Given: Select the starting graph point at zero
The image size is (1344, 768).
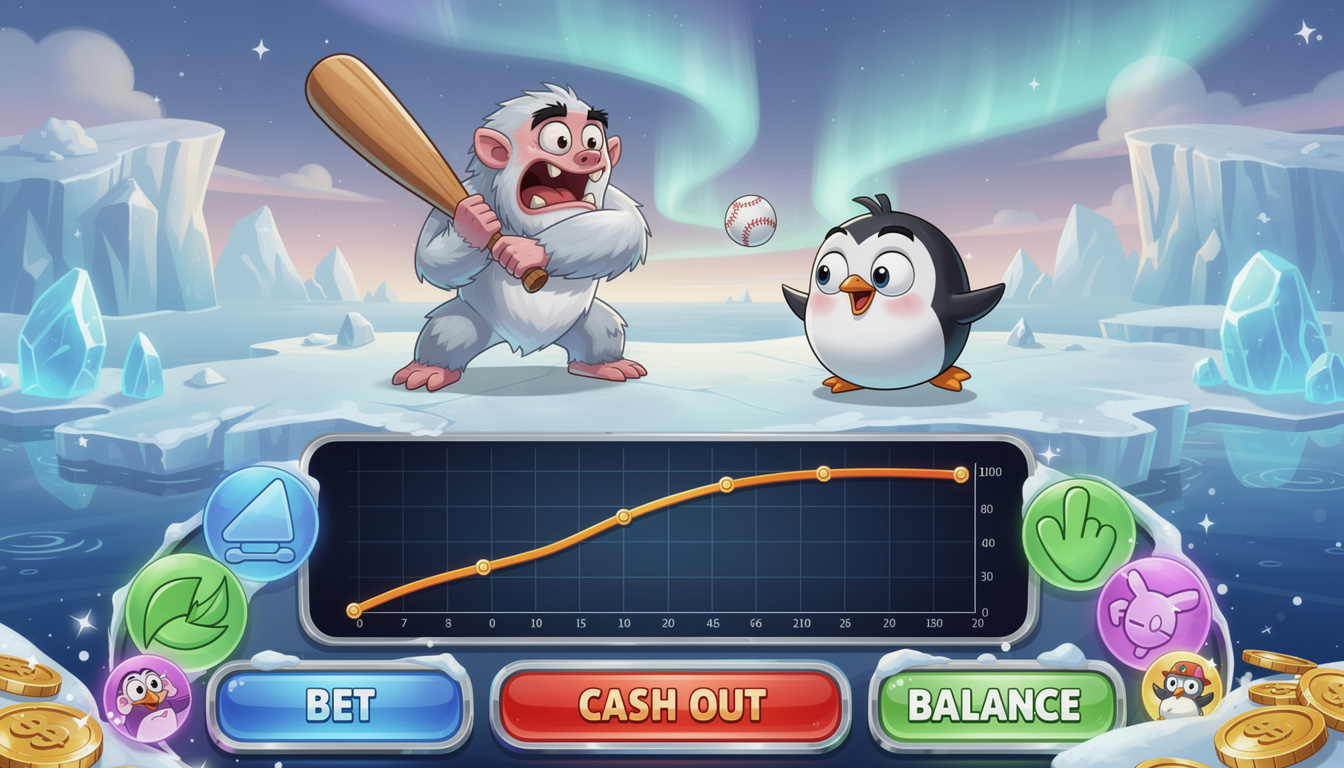Looking at the screenshot, I should pyautogui.click(x=352, y=608).
